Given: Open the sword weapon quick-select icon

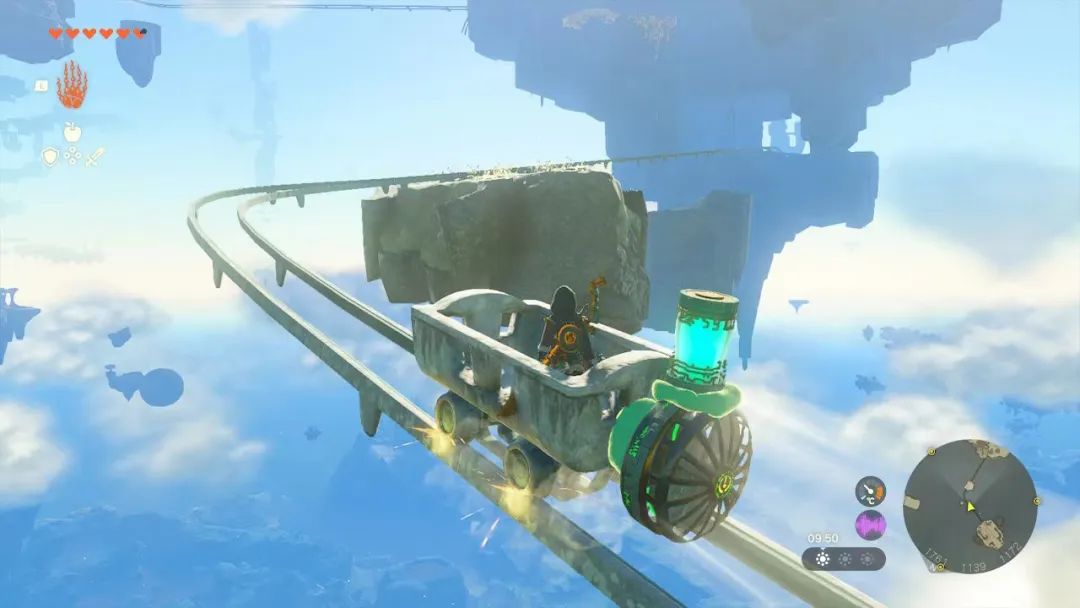Looking at the screenshot, I should point(94,156).
